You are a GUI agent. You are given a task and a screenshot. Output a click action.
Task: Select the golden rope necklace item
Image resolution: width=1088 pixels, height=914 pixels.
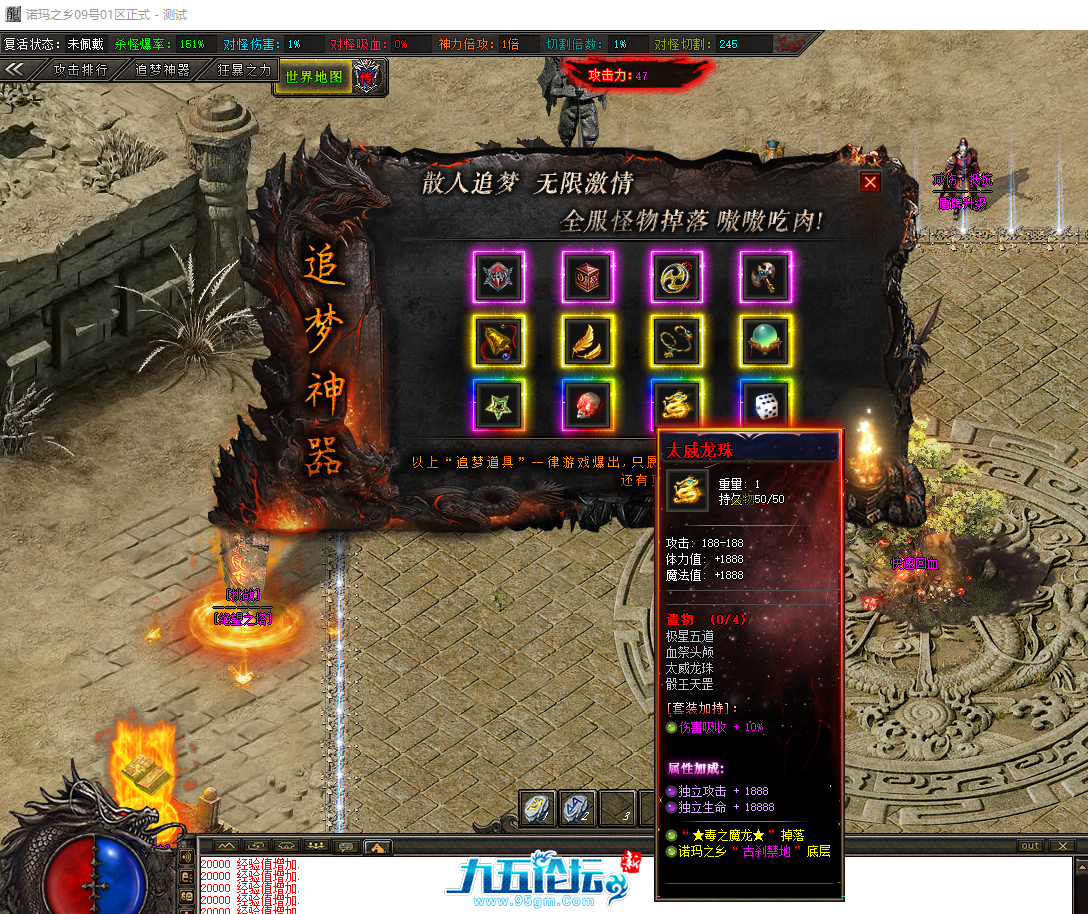pos(677,342)
